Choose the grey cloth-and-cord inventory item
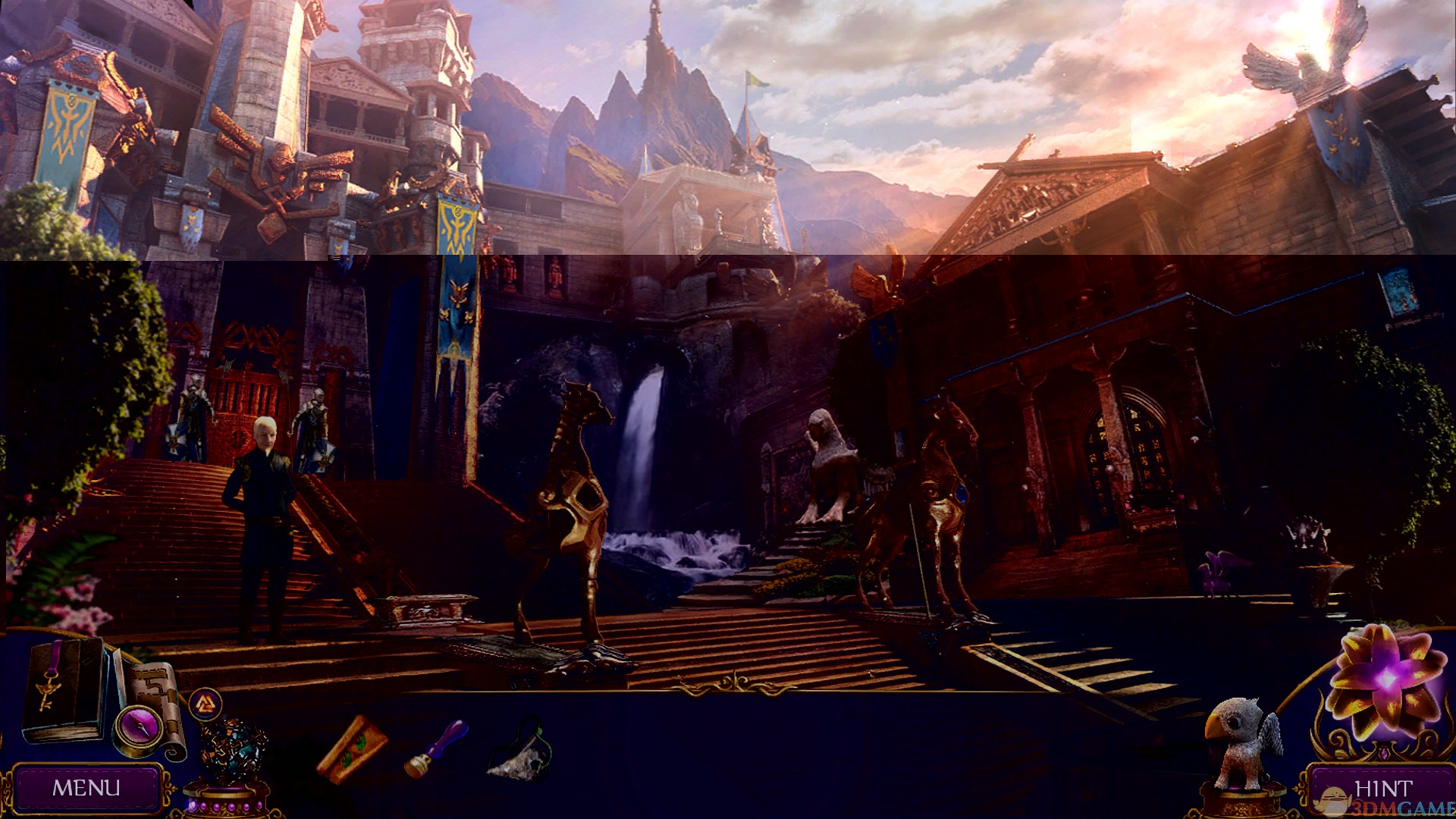The height and width of the screenshot is (819, 1456). click(520, 752)
